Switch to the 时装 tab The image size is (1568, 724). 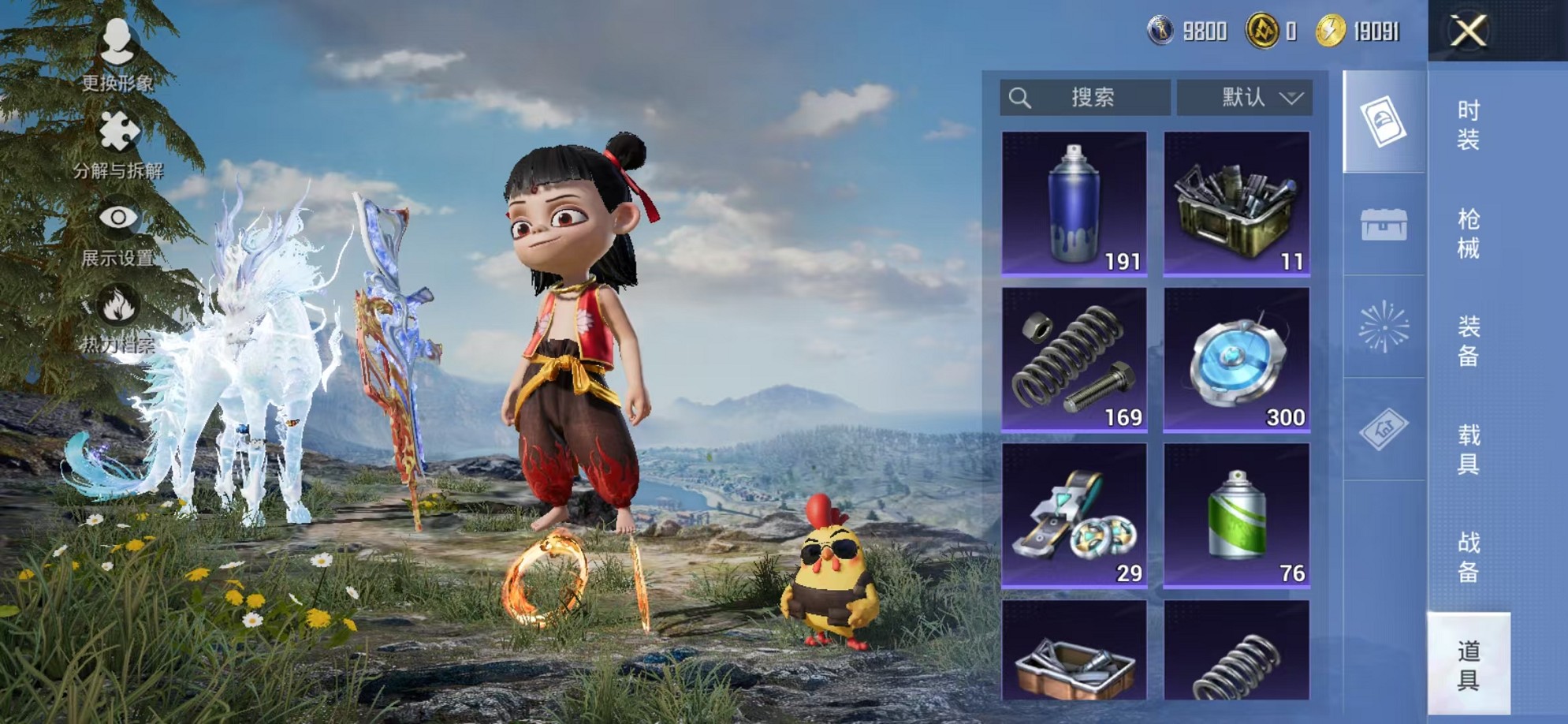1468,125
